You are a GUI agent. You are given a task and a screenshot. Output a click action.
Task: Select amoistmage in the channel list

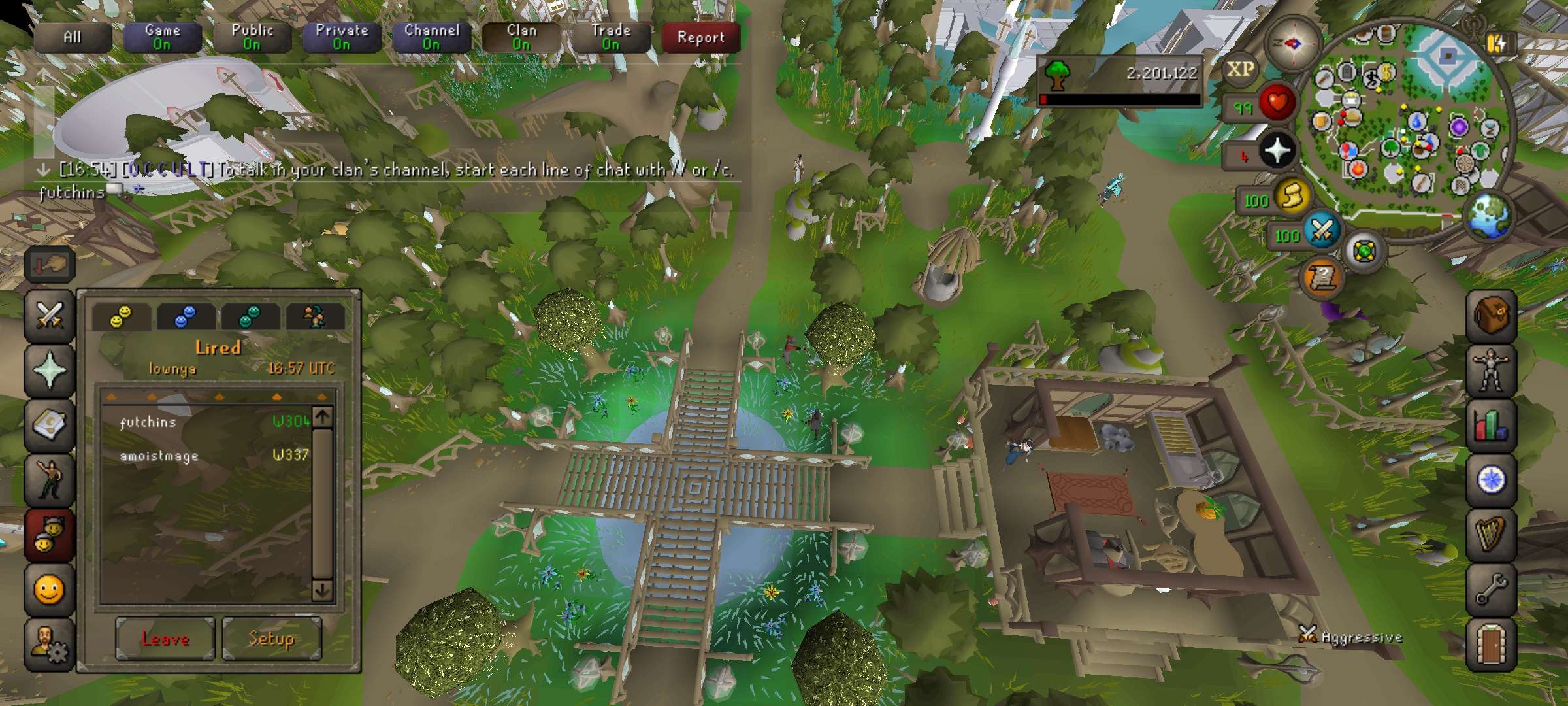tap(159, 456)
